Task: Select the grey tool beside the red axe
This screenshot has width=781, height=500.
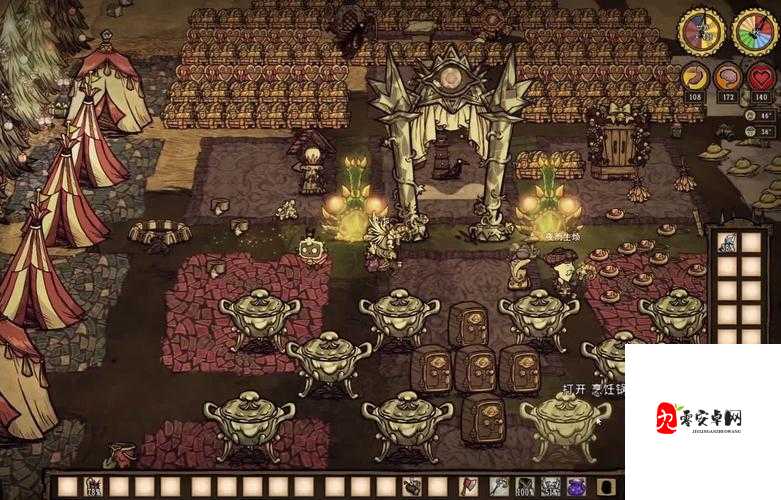Action: (x=498, y=486)
